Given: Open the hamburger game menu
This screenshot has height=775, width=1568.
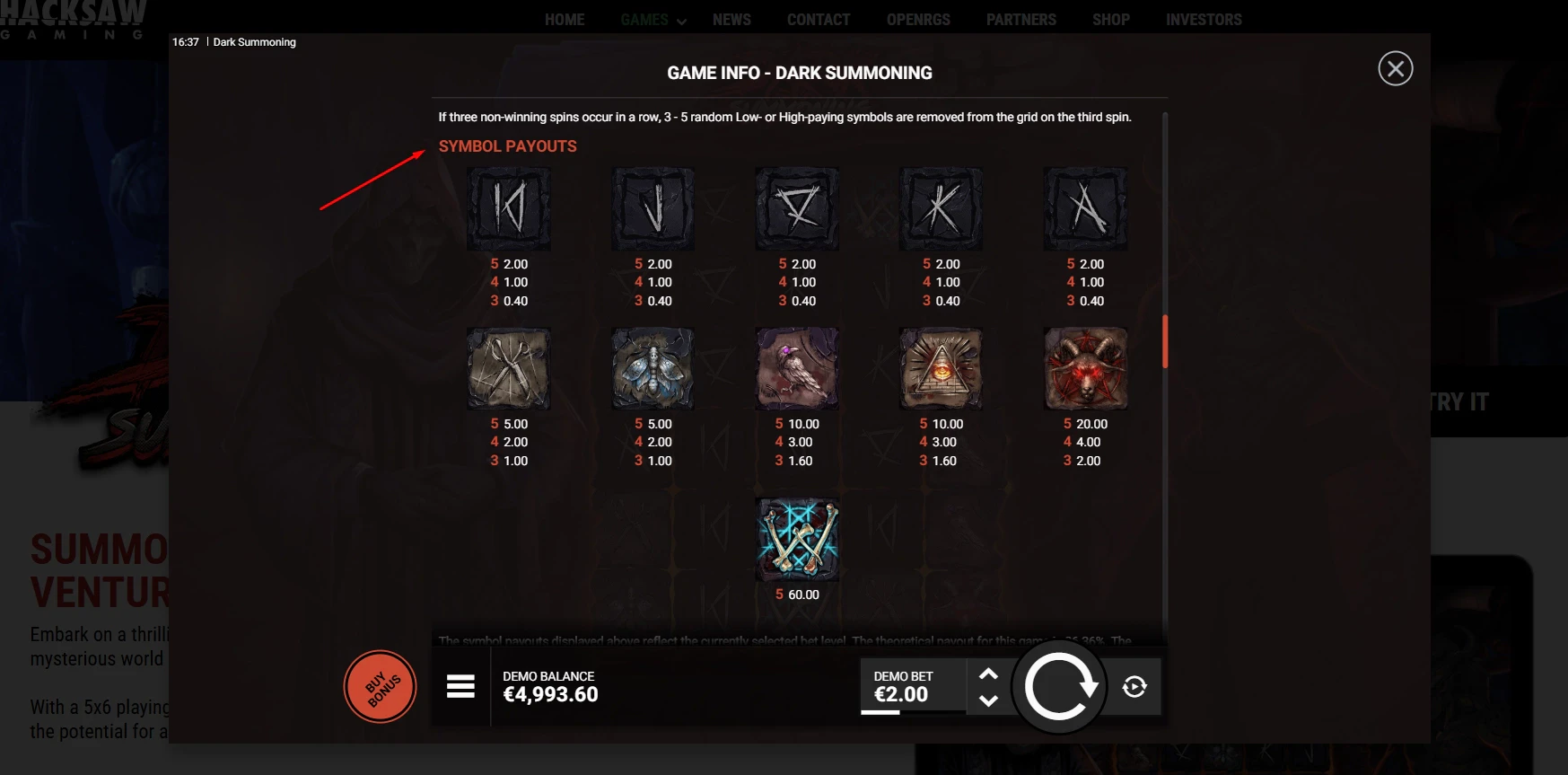Looking at the screenshot, I should click(x=460, y=687).
